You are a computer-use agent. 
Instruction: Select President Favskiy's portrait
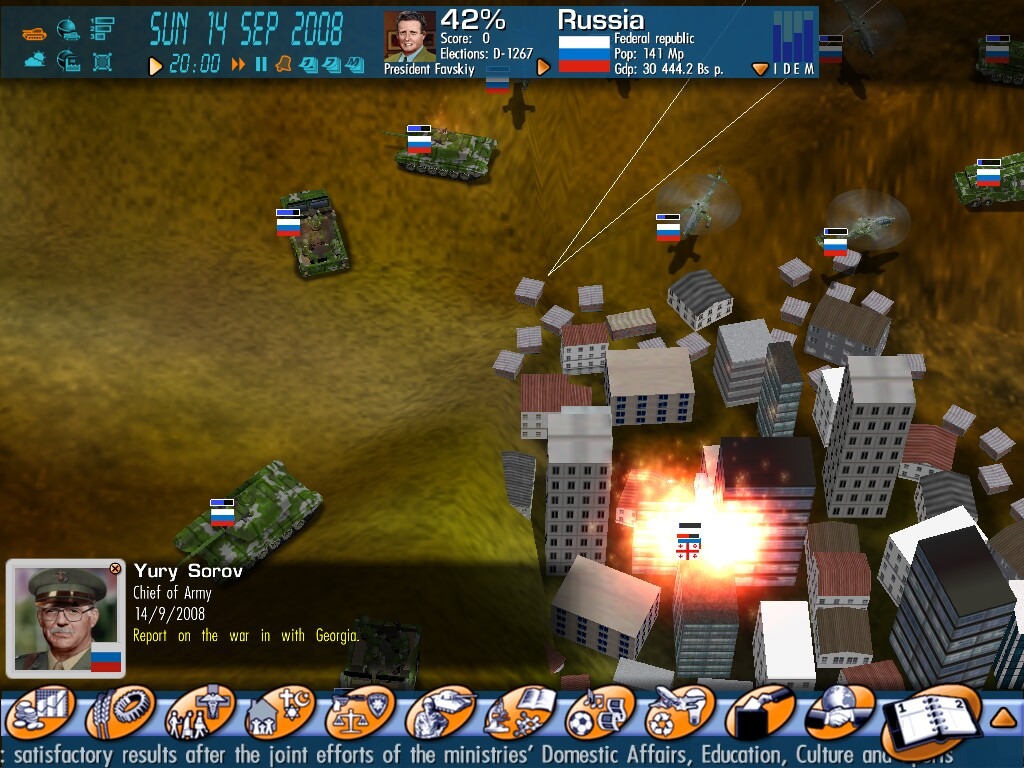click(410, 38)
